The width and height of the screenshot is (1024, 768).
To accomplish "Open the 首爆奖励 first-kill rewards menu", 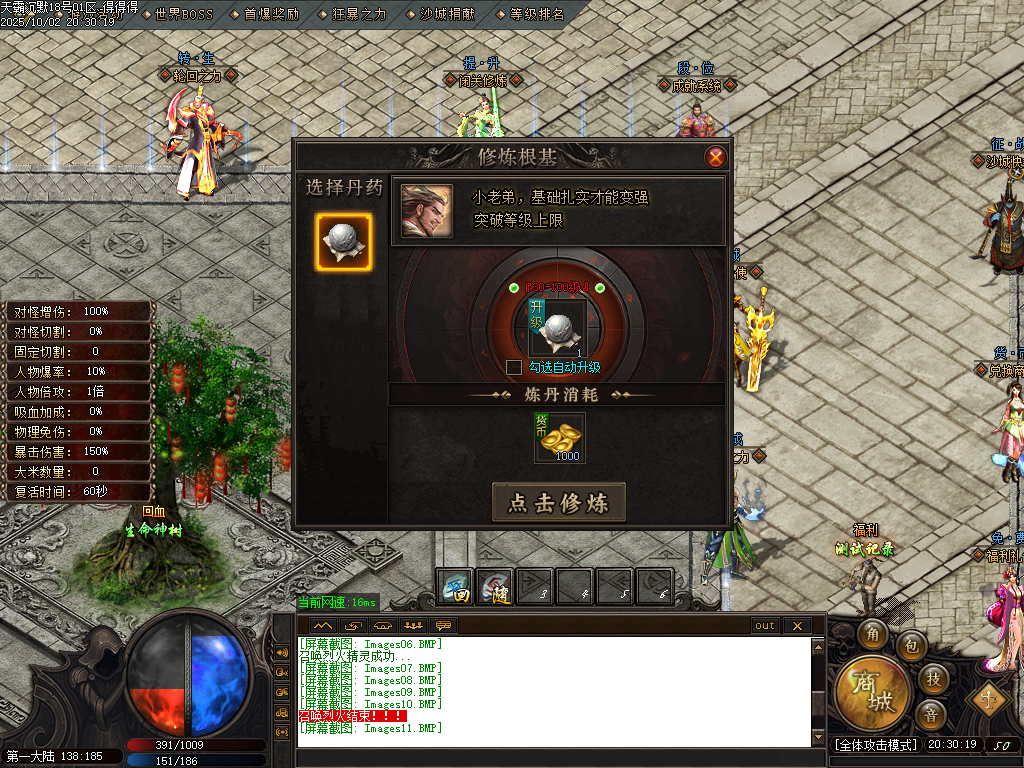I will (270, 14).
